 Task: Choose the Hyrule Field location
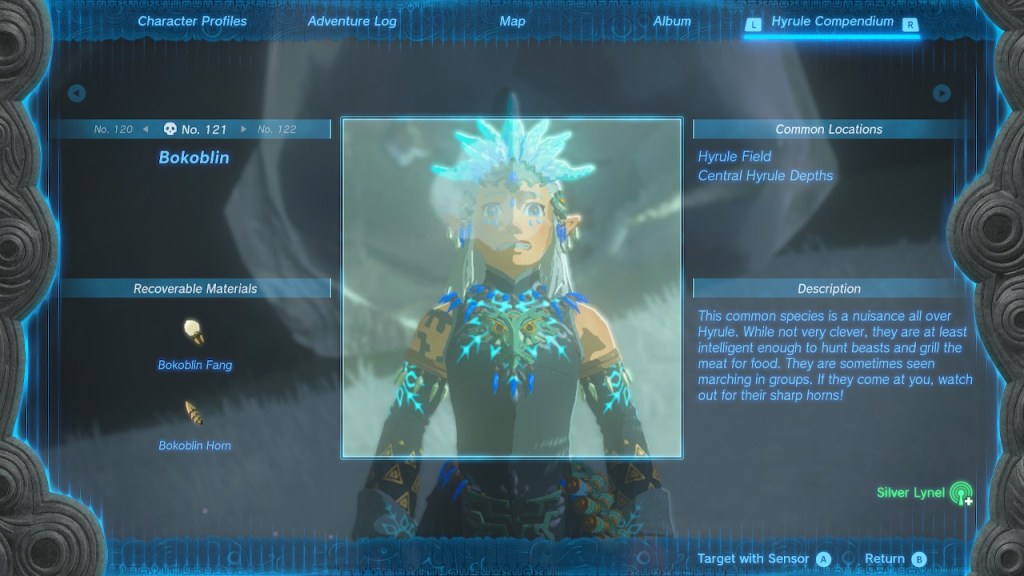pyautogui.click(x=735, y=156)
